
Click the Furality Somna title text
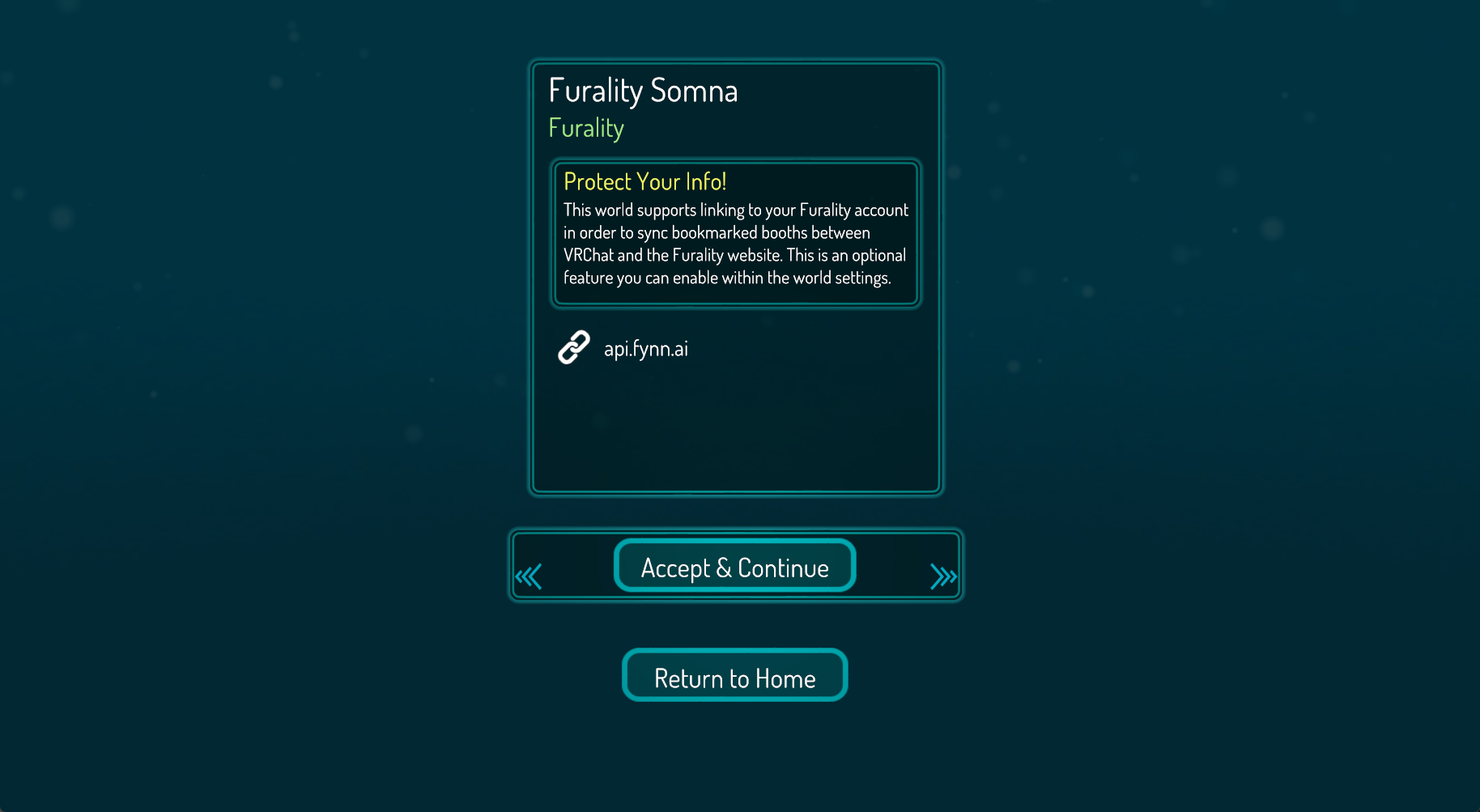643,91
